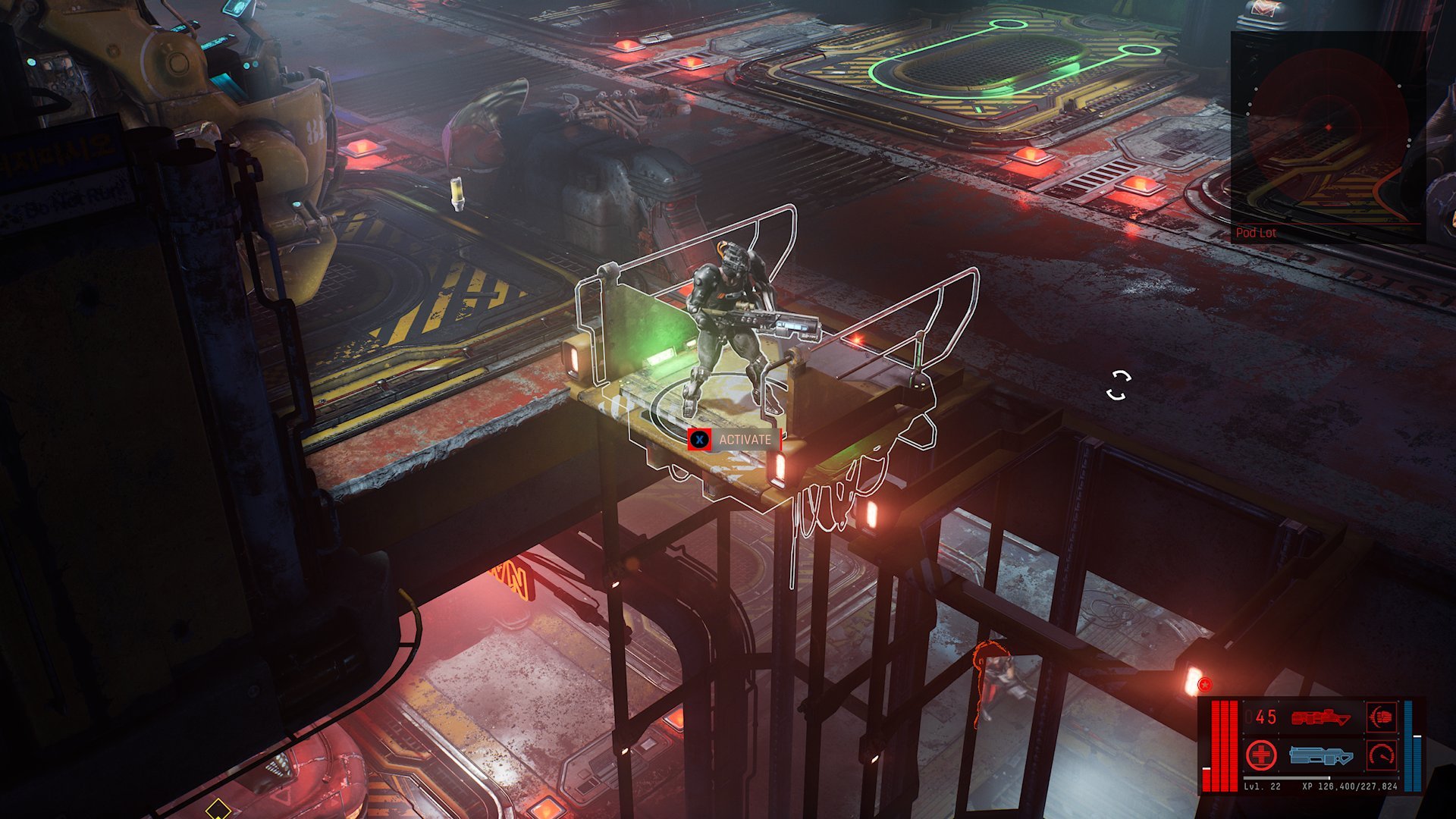Click the red player marker on the minimap
This screenshot has height=819, width=1456.
tap(1329, 127)
